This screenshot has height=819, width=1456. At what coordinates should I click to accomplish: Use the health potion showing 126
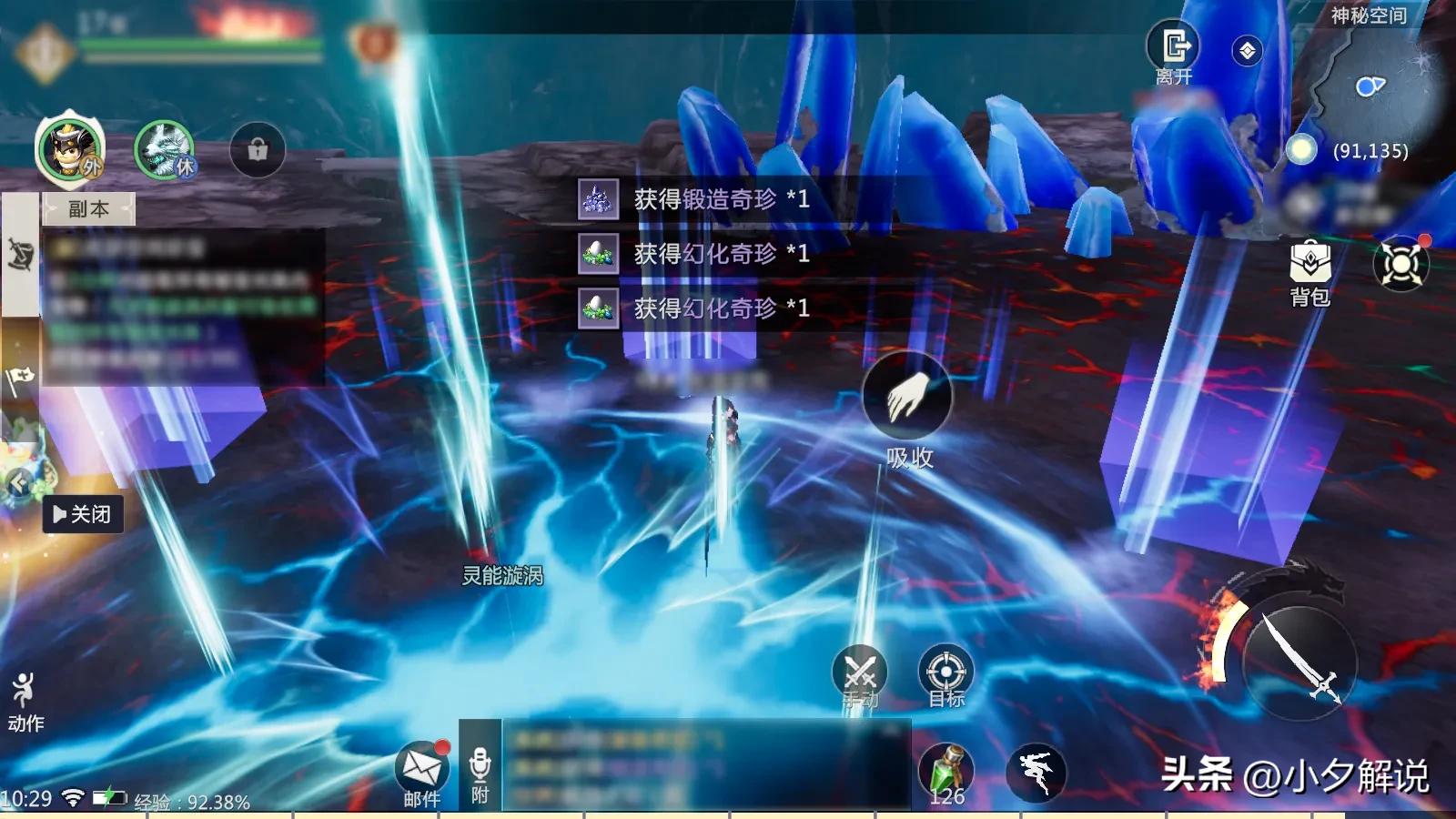pos(947,769)
